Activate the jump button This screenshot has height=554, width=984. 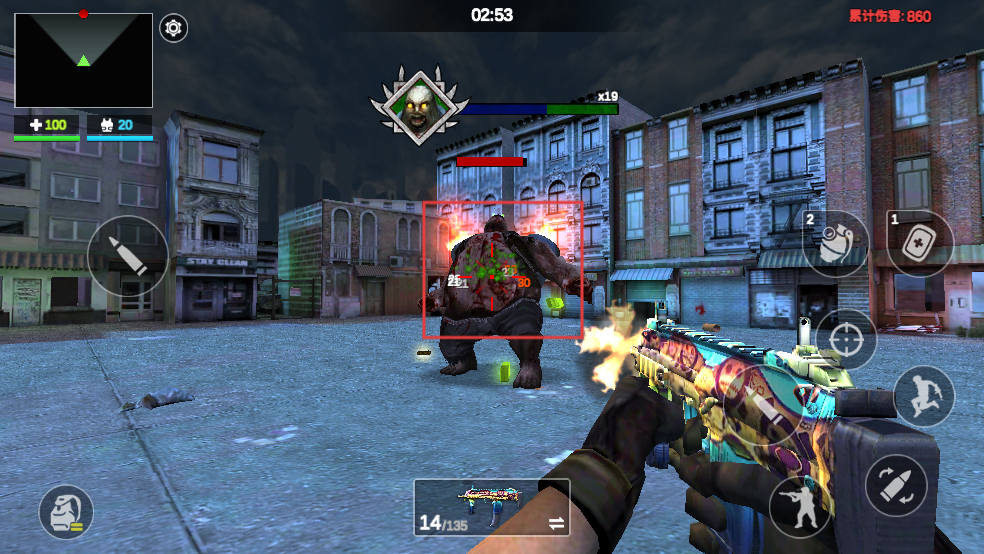pyautogui.click(x=923, y=396)
